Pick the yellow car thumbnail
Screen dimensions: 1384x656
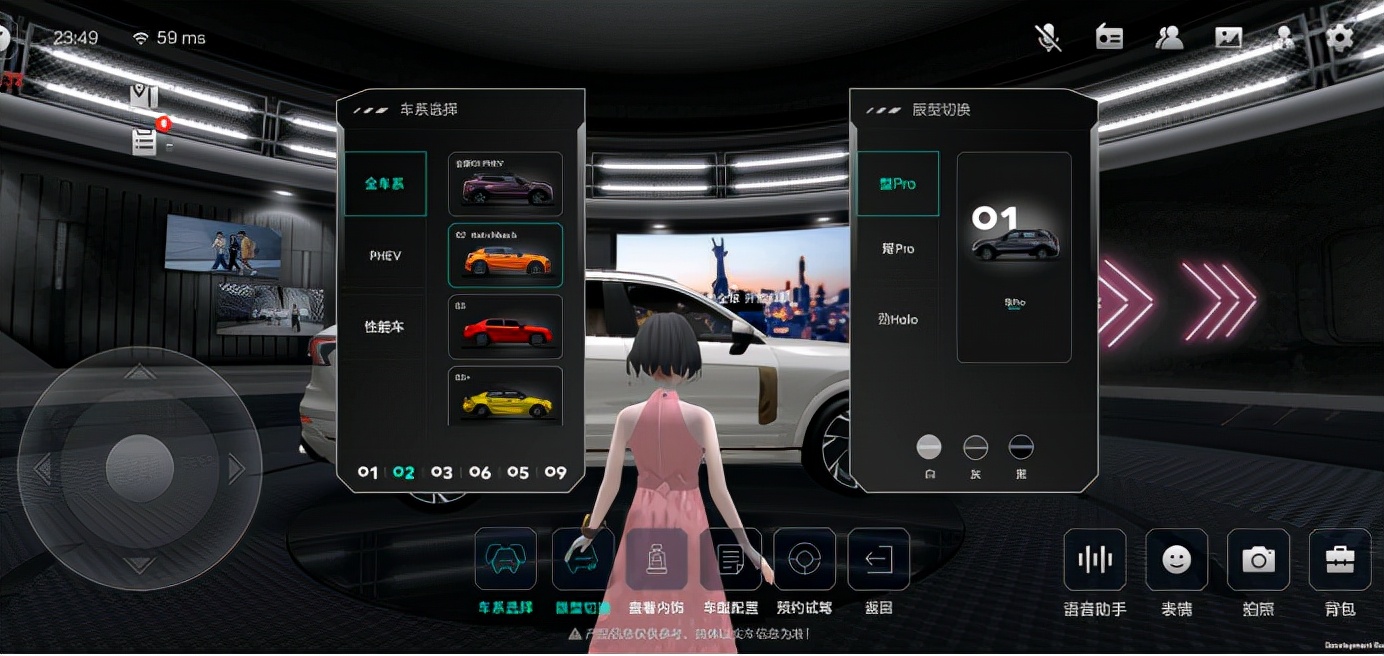pyautogui.click(x=505, y=397)
